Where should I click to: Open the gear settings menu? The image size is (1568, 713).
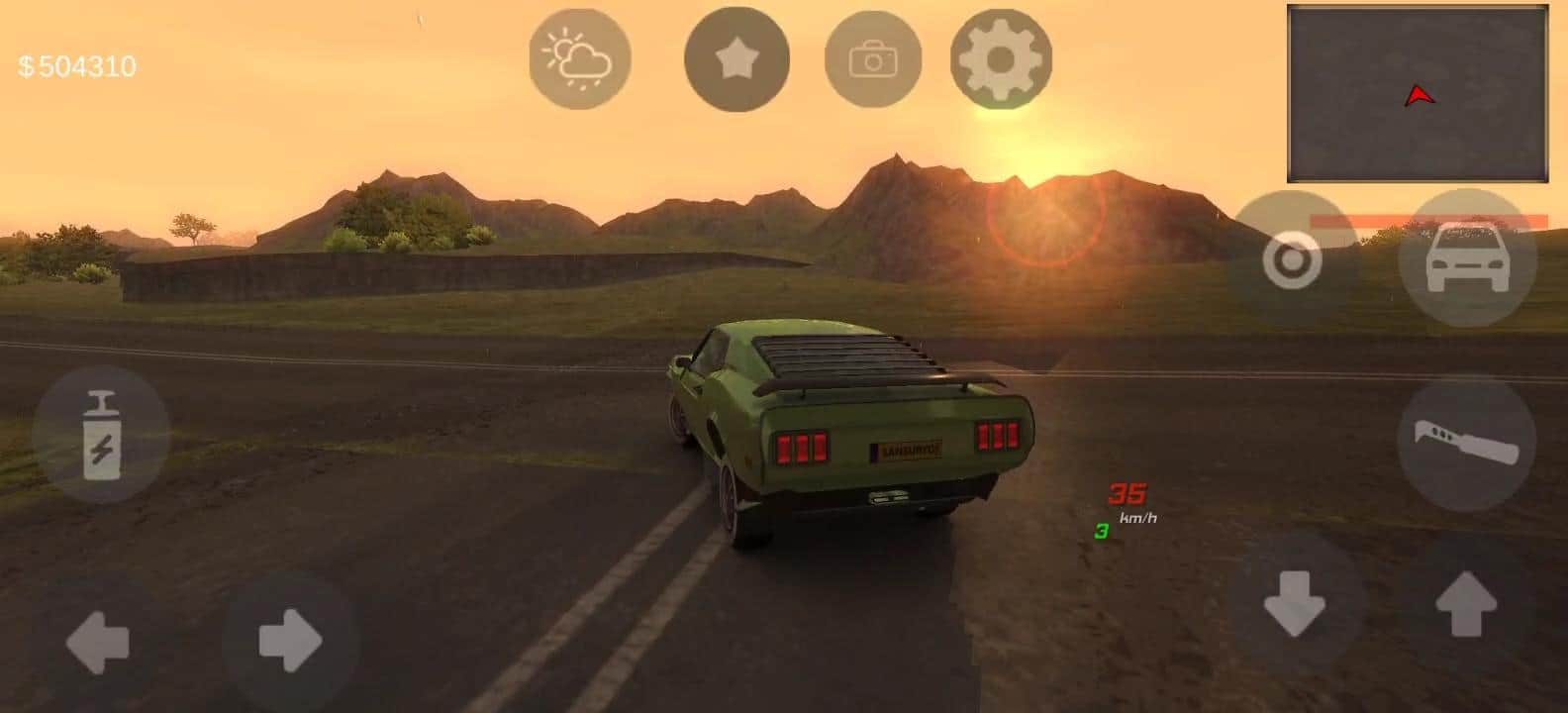click(x=1001, y=59)
